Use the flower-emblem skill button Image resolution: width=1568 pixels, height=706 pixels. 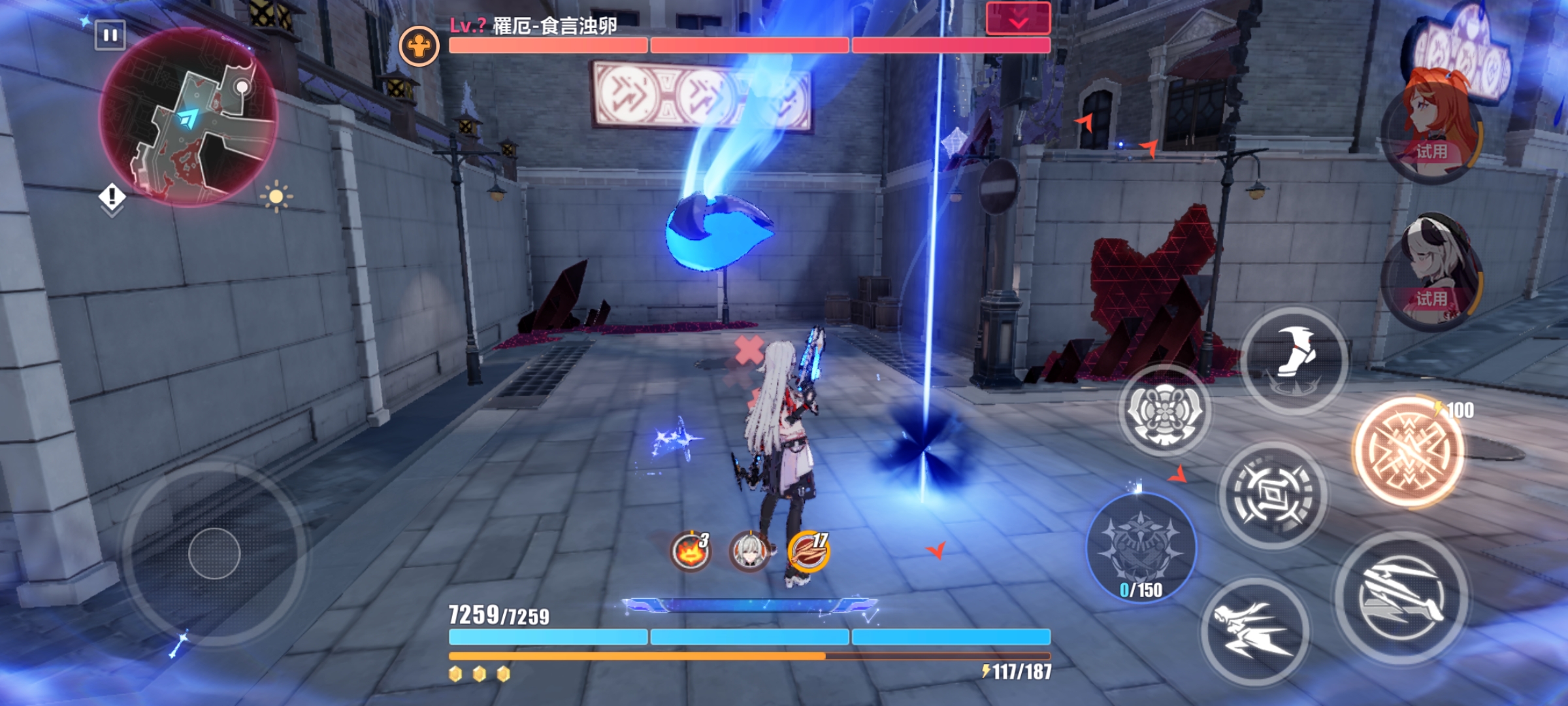(x=1164, y=411)
